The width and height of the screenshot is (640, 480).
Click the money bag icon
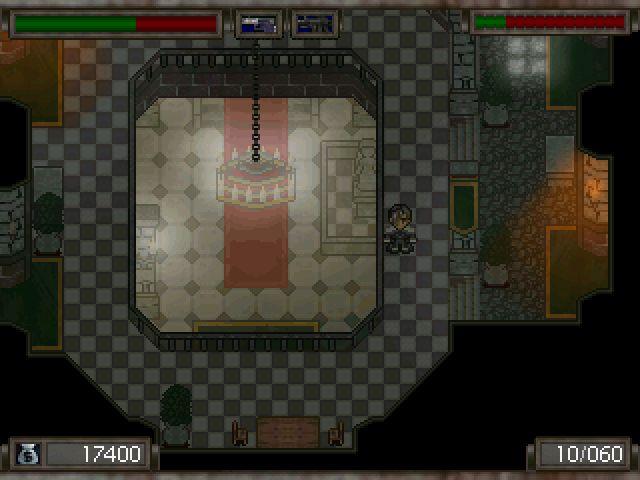click(x=27, y=455)
